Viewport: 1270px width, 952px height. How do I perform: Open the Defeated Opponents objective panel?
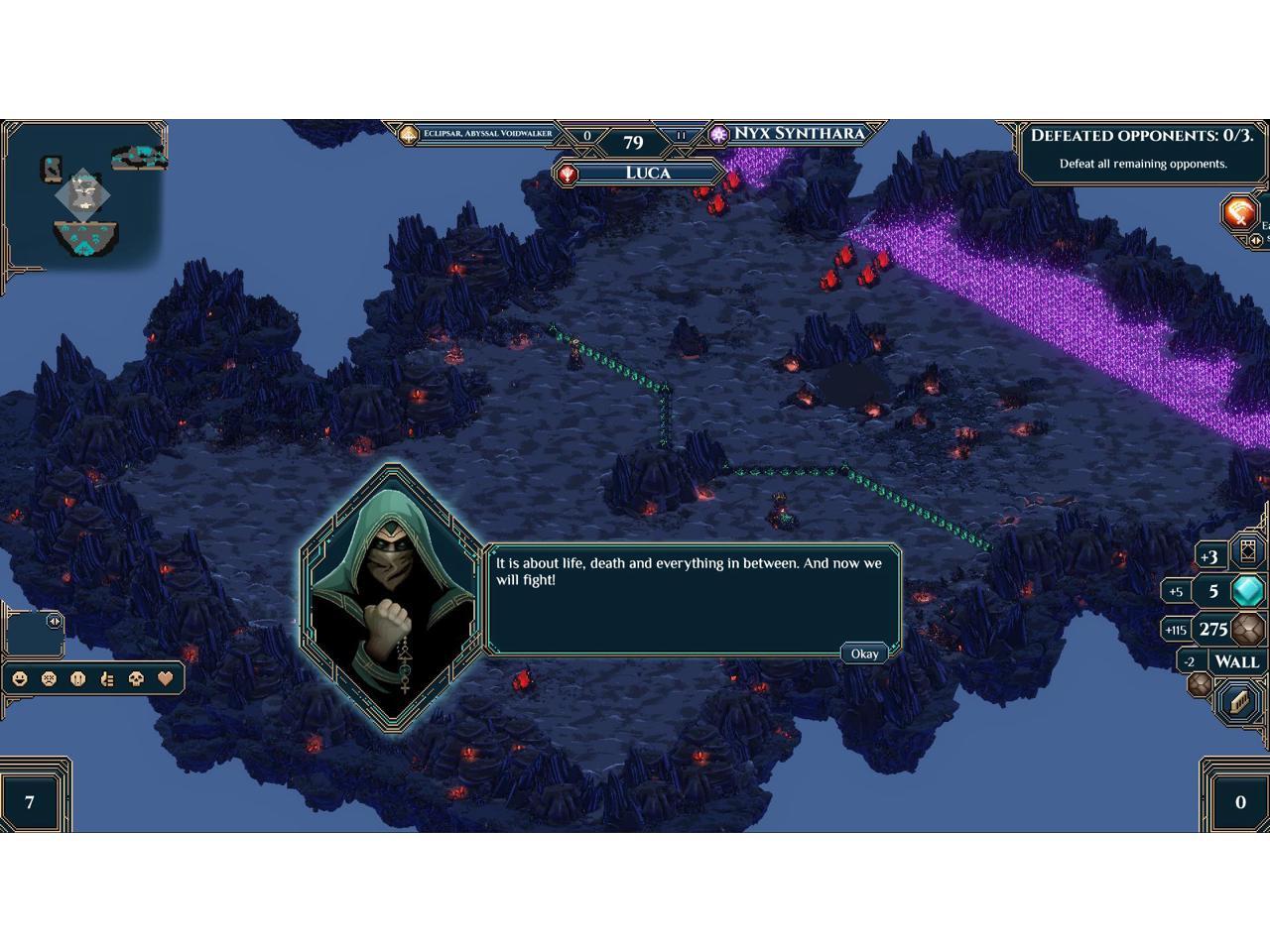tap(1141, 149)
